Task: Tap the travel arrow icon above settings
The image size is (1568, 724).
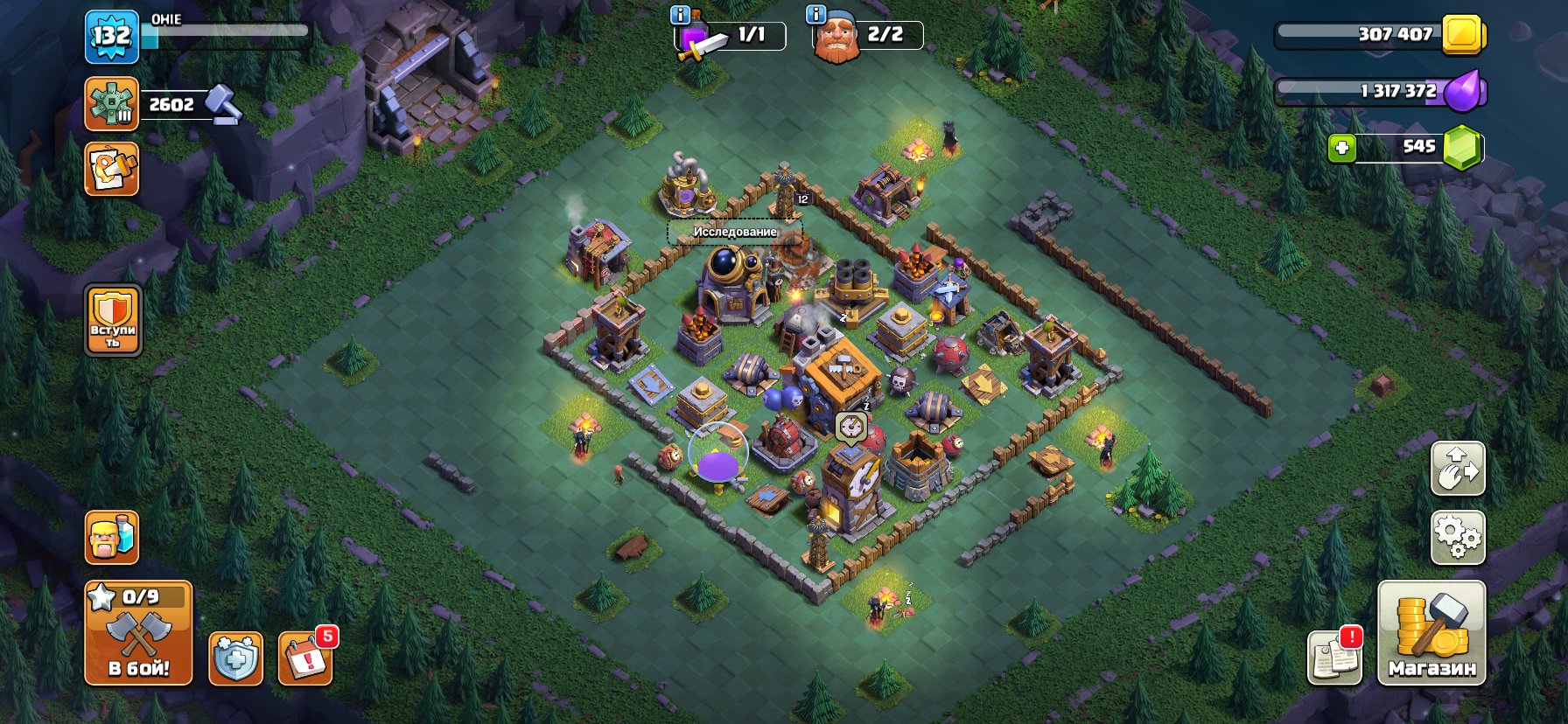Action: [1458, 470]
